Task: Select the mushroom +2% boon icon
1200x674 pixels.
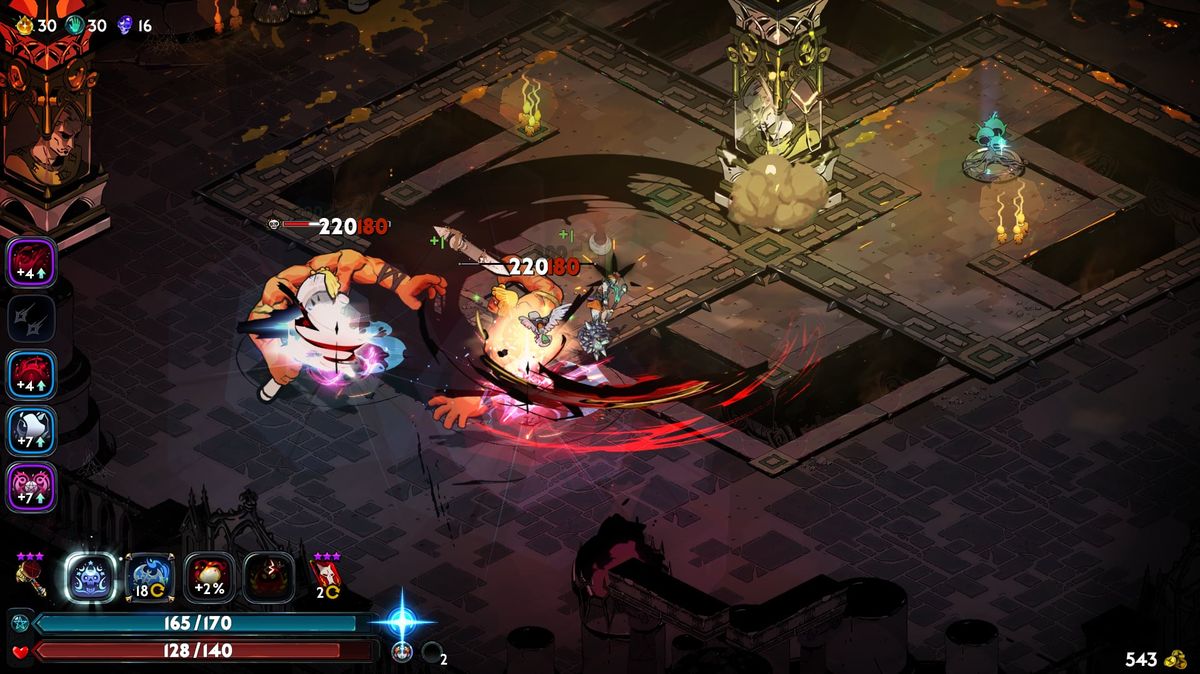Action: point(209,577)
